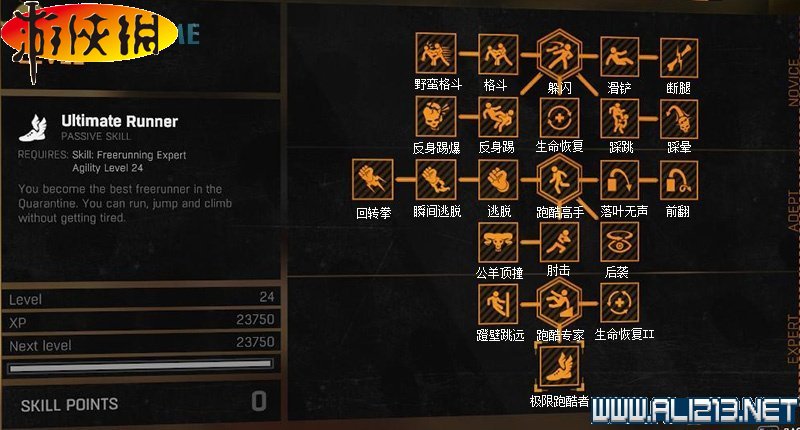Pick the 踩晕 skill node

(679, 117)
